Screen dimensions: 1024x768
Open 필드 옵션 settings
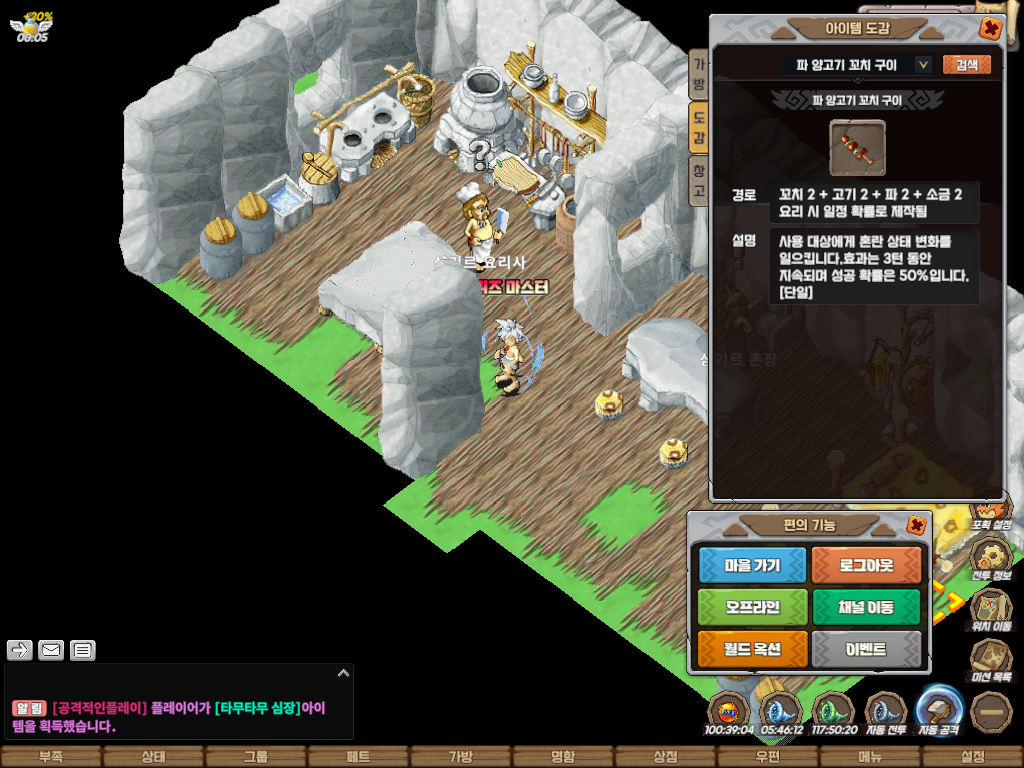tap(752, 649)
